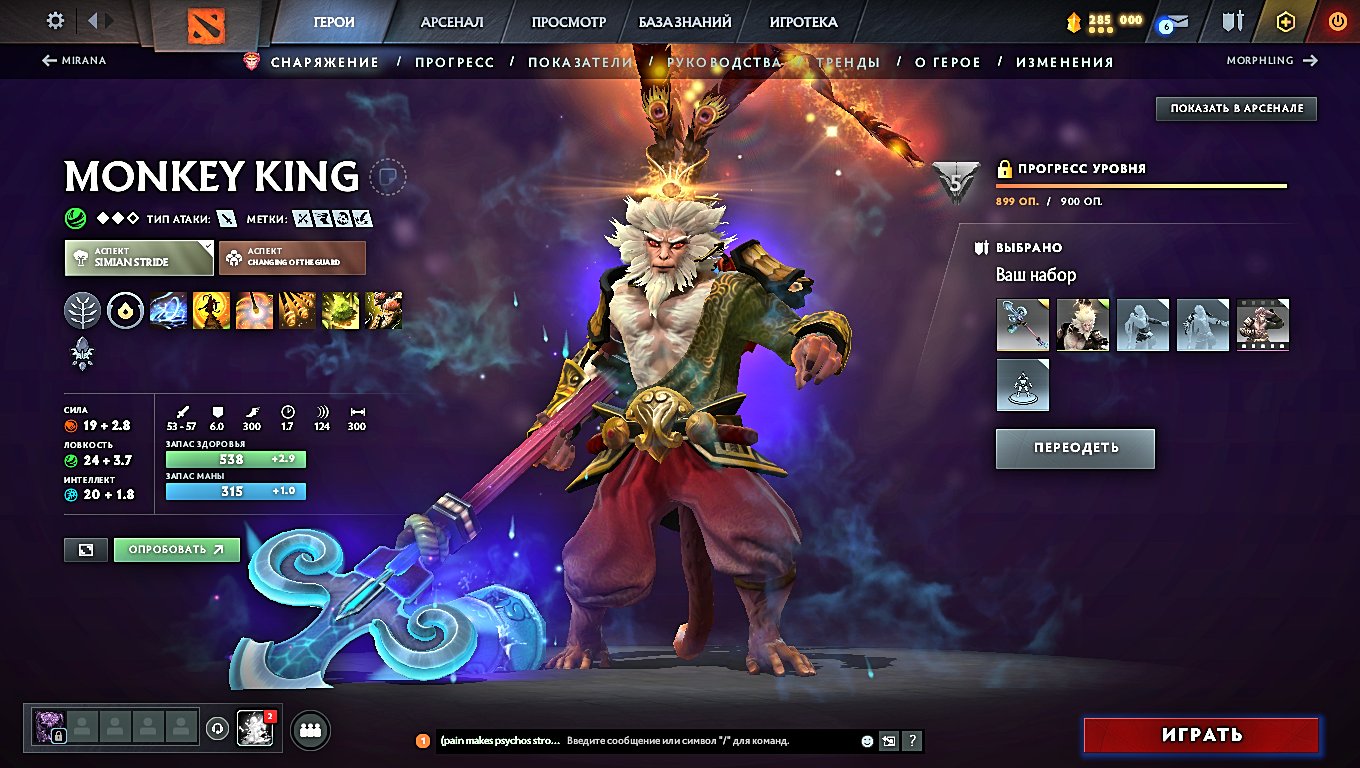The height and width of the screenshot is (768, 1360).
Task: Open the Просмотр top menu tab
Action: 569,22
